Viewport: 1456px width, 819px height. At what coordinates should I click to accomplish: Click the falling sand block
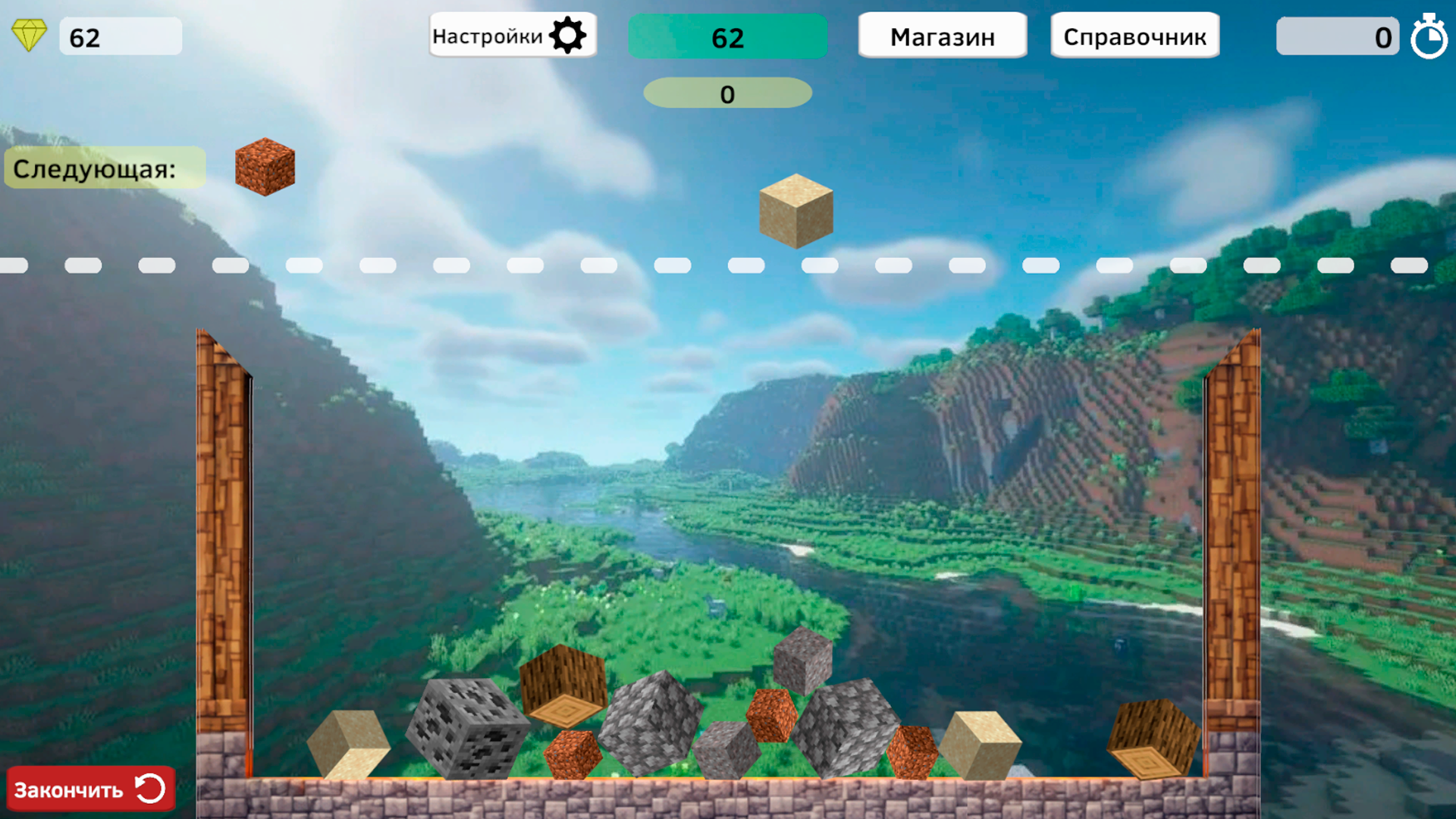pyautogui.click(x=795, y=212)
